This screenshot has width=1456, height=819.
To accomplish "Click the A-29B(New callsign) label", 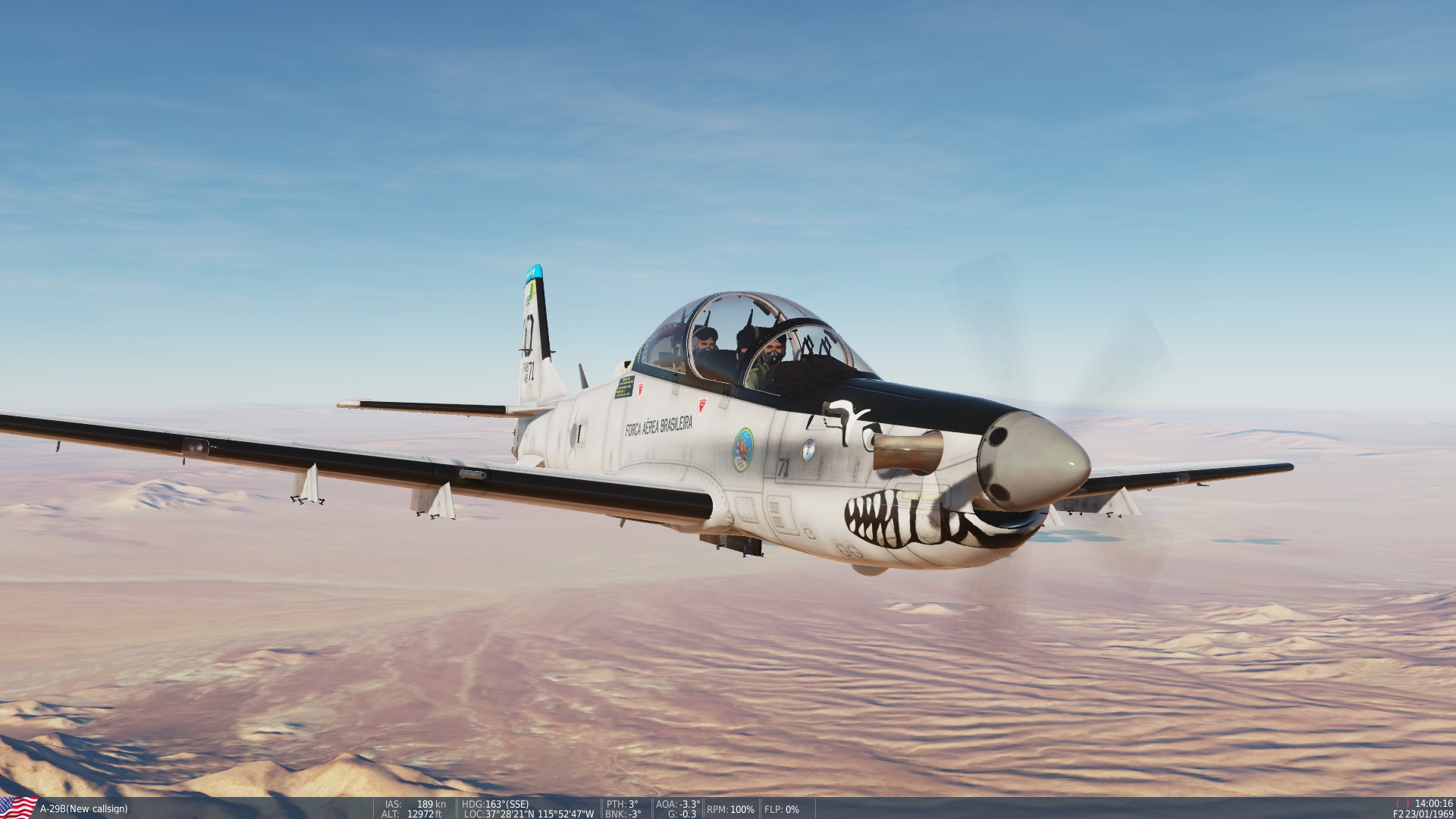I will [83, 809].
